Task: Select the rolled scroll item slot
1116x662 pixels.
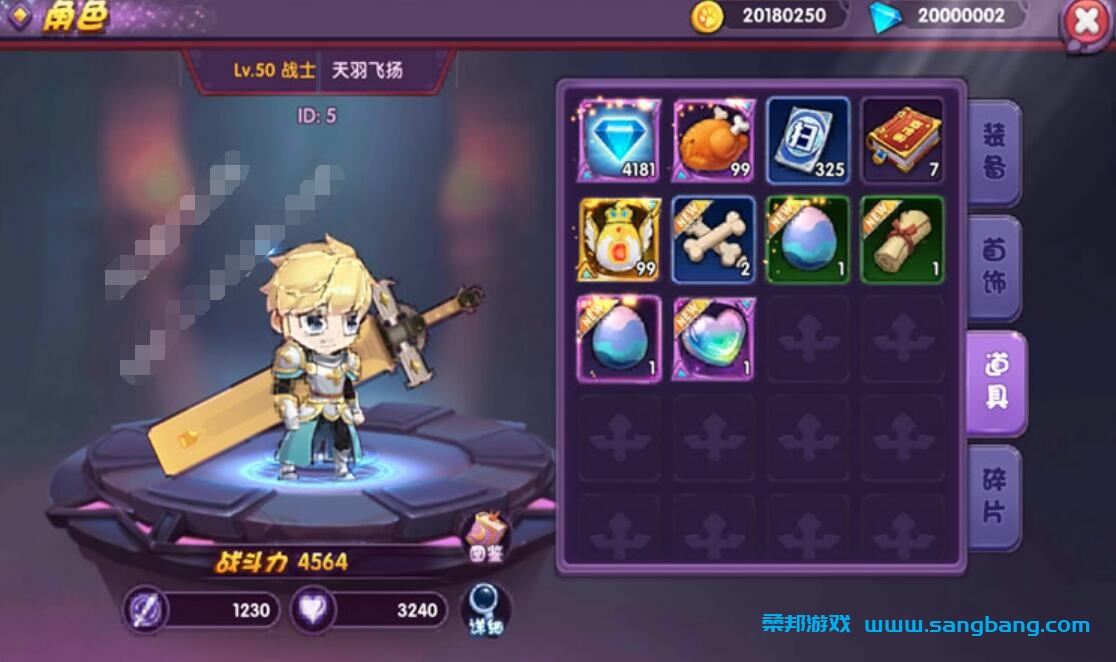Action: pyautogui.click(x=902, y=239)
